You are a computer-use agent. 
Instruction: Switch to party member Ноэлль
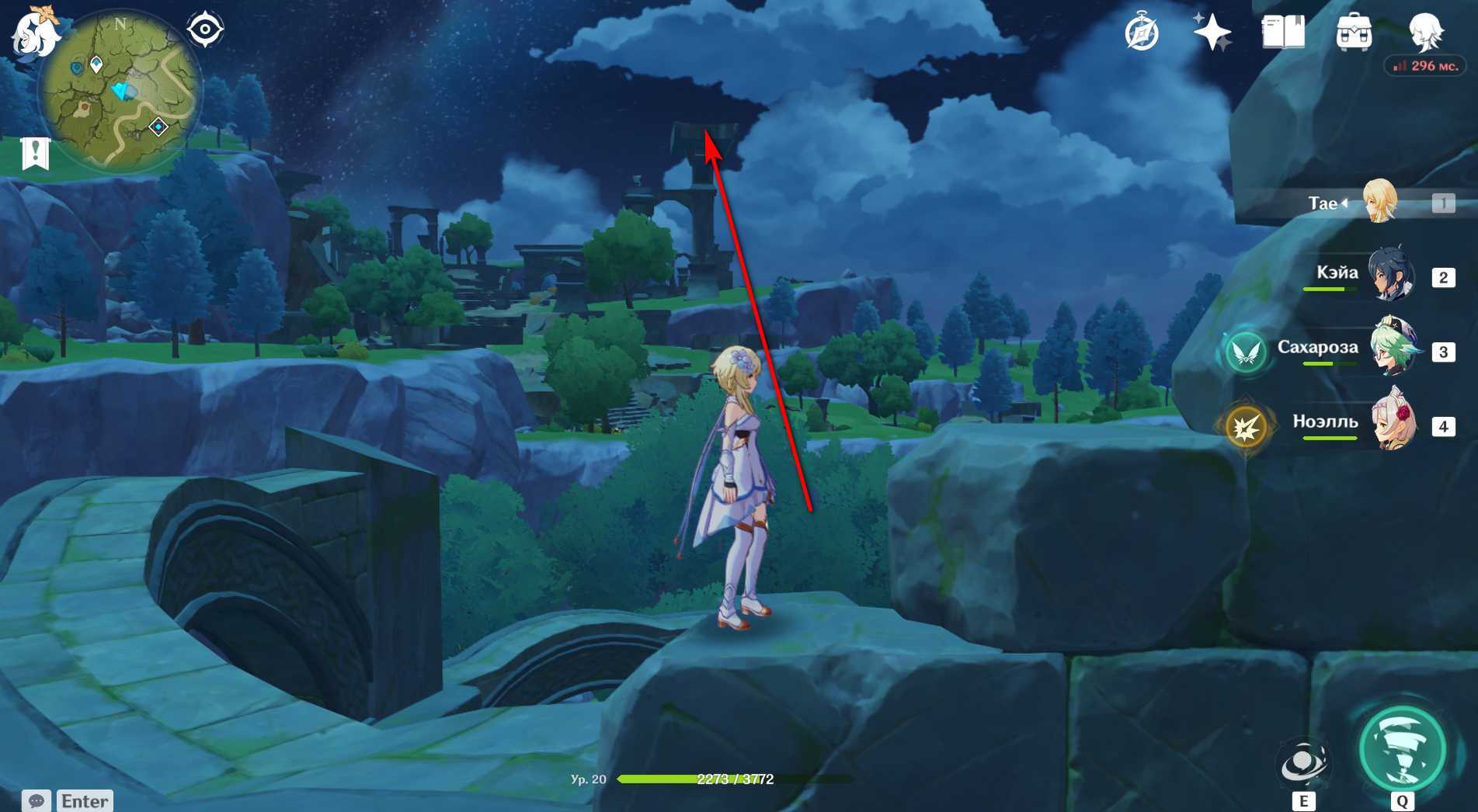point(1393,423)
